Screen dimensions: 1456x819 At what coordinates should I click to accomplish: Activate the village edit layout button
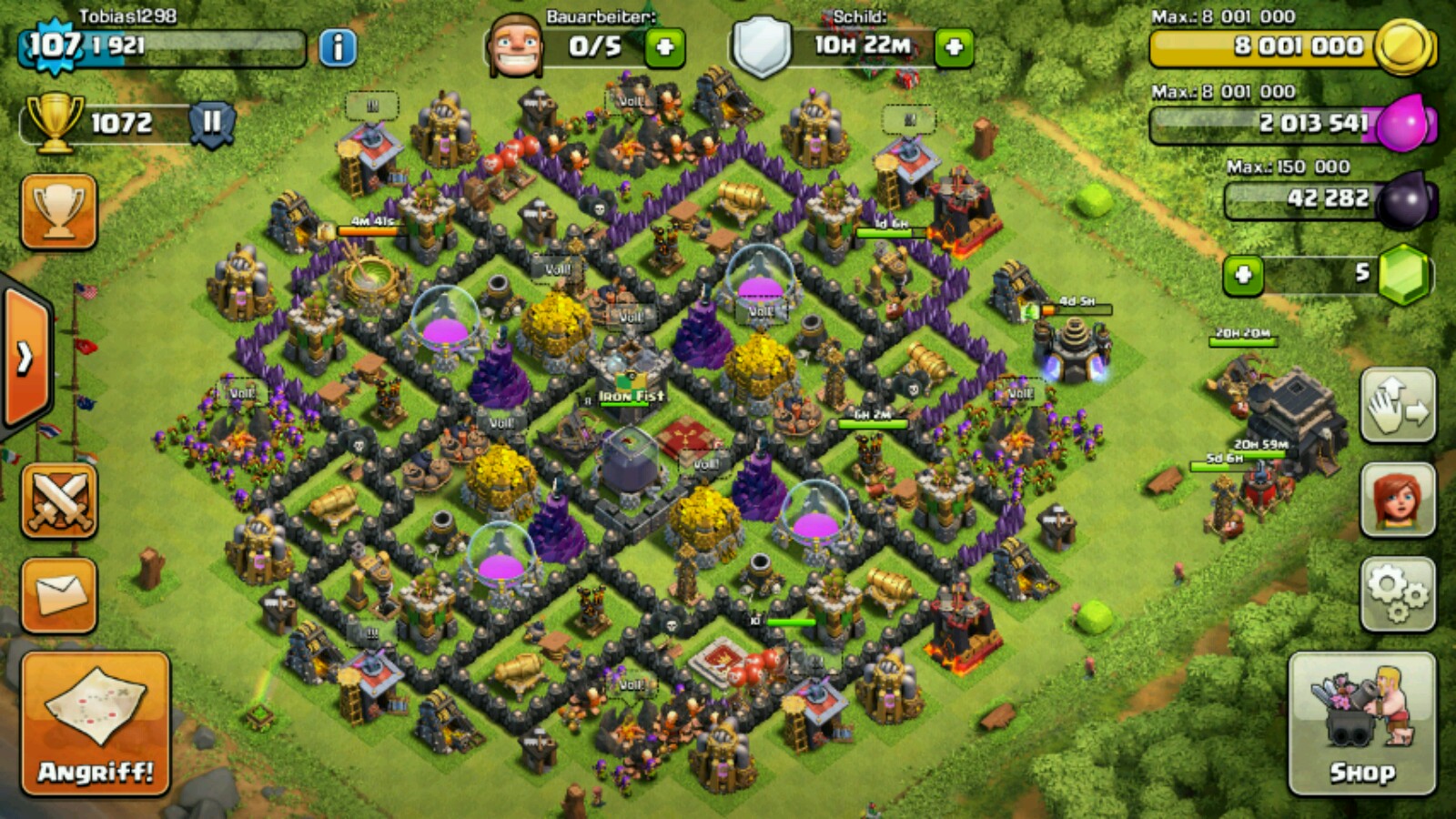(1398, 405)
